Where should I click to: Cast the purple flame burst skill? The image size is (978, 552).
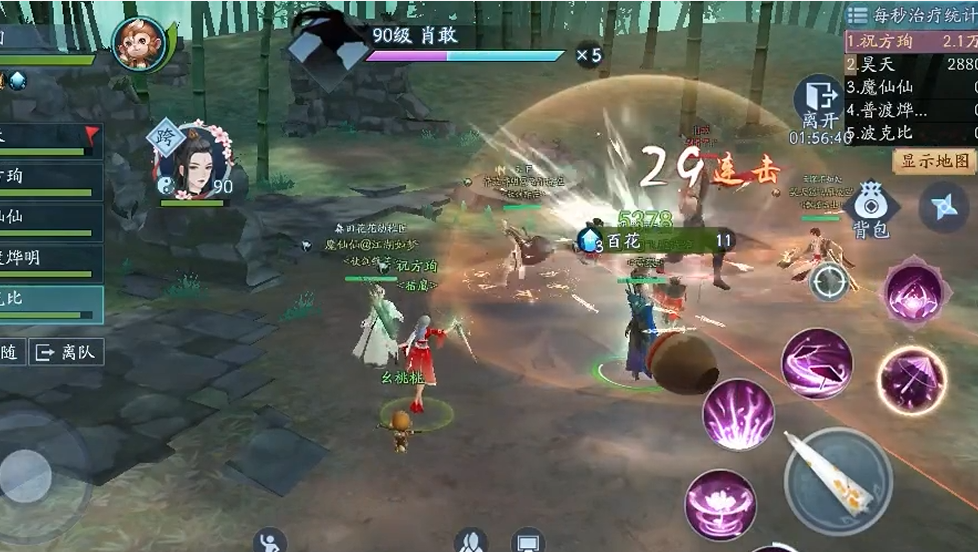(x=738, y=414)
